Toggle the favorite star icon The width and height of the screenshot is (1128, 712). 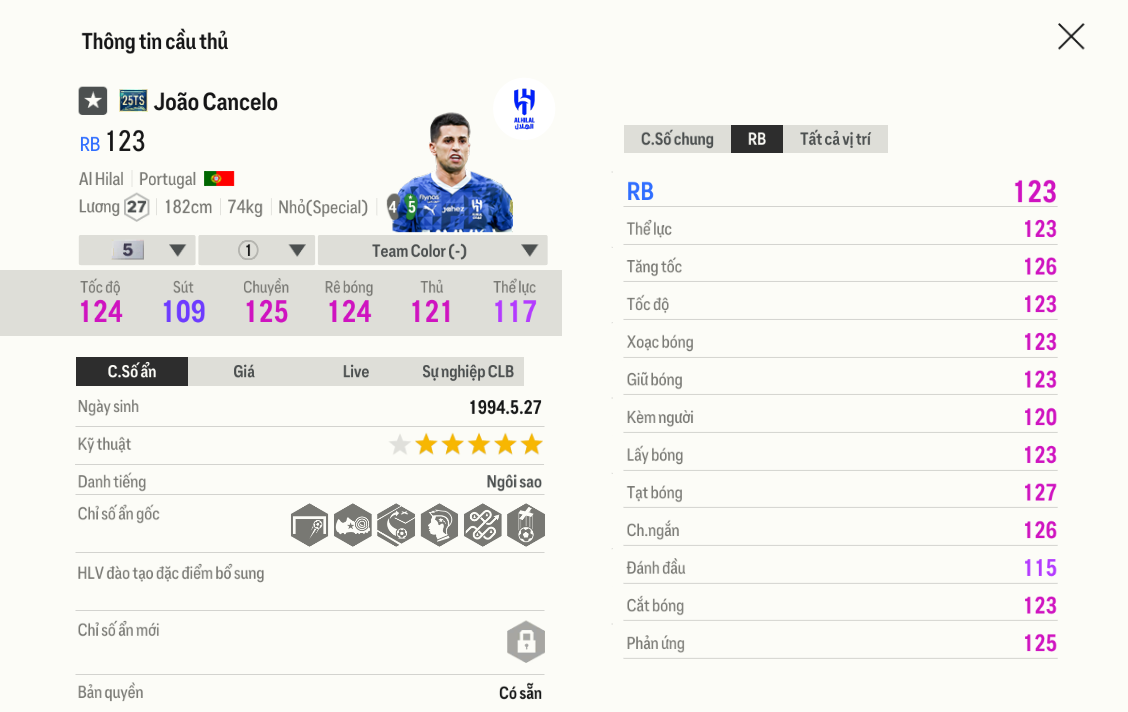click(x=93, y=101)
